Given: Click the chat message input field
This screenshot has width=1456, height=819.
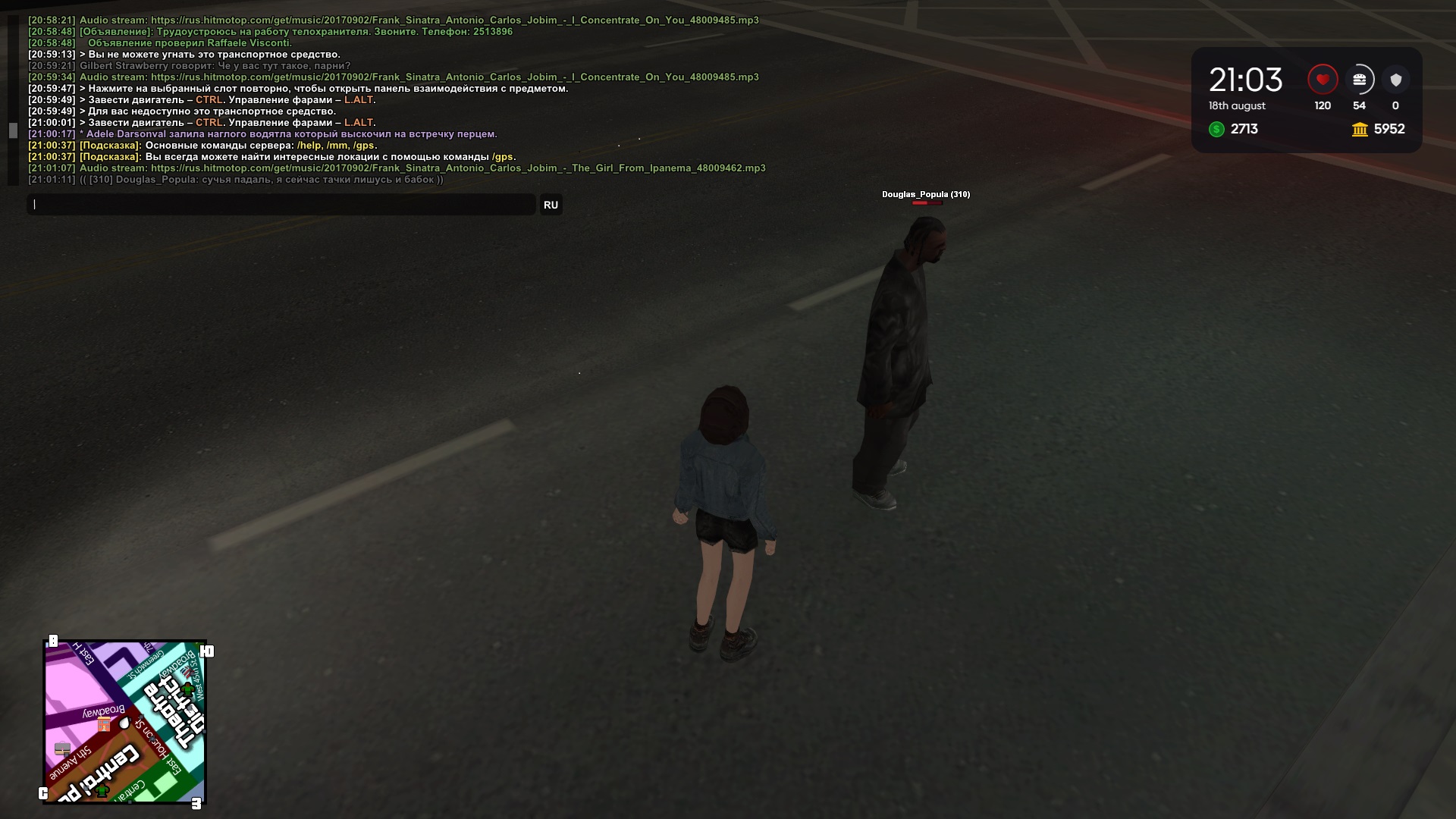Looking at the screenshot, I should (281, 205).
